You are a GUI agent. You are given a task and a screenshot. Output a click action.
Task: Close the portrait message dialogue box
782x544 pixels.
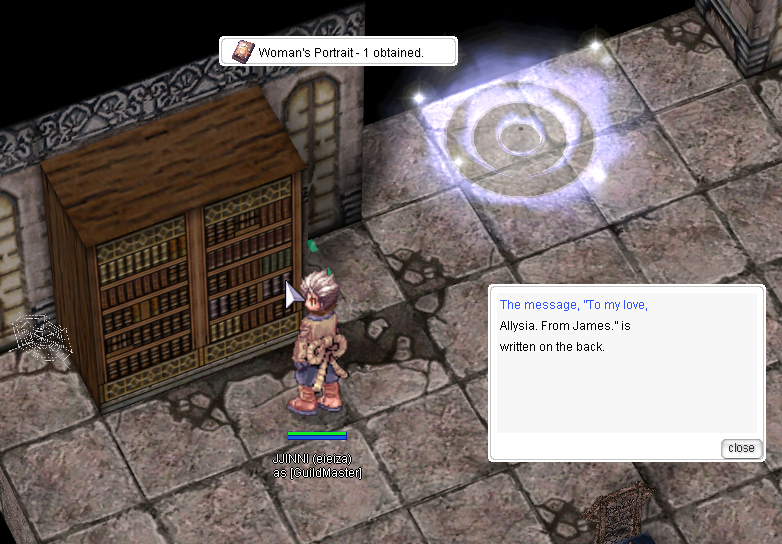point(741,448)
